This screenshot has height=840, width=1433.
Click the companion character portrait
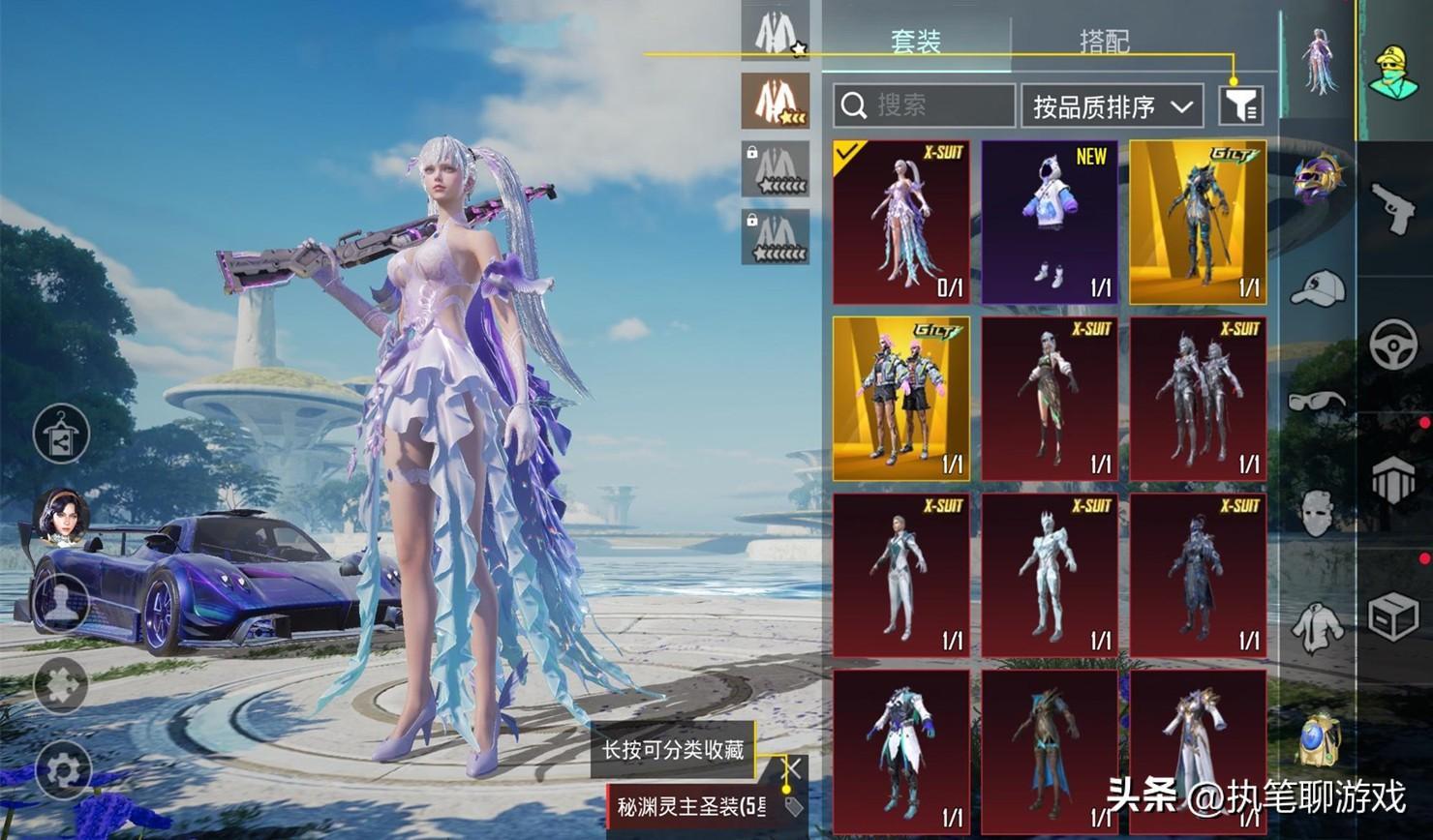62,516
